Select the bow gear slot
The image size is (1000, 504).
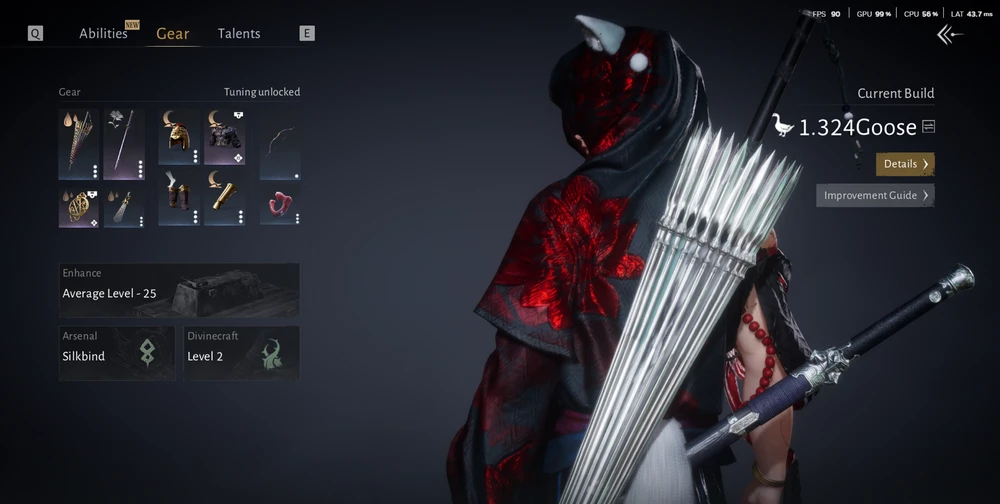pos(280,144)
